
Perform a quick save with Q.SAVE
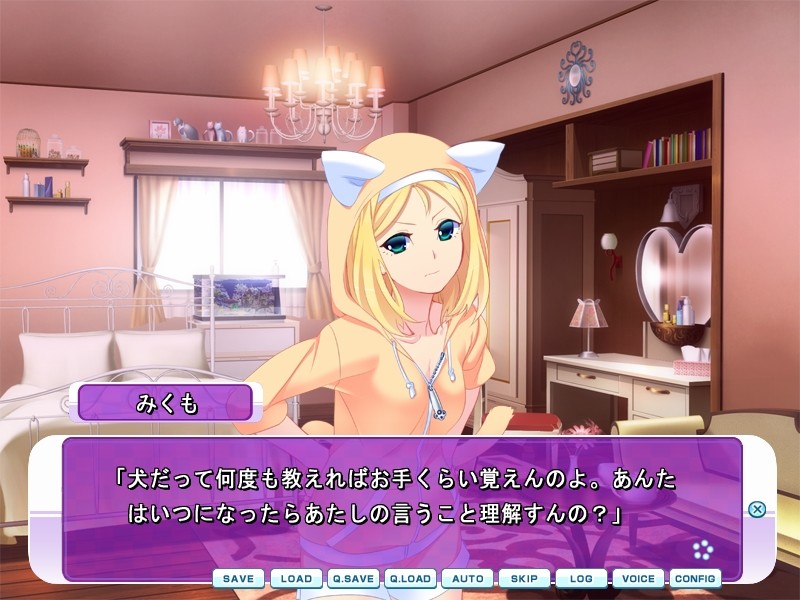tap(353, 579)
